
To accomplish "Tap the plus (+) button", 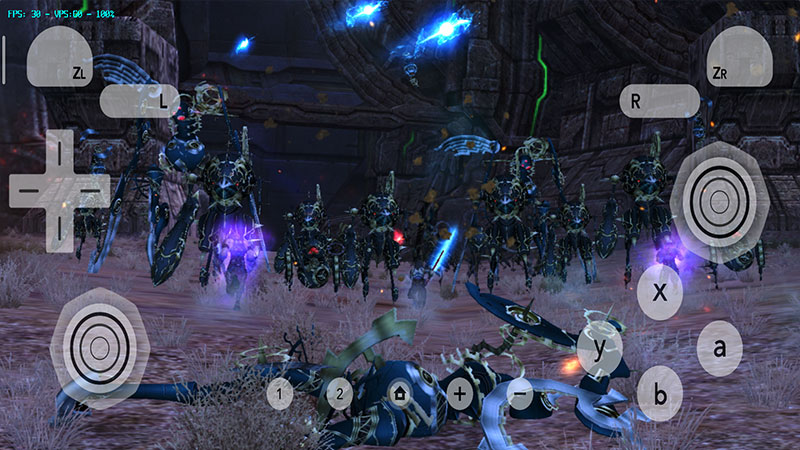I will point(459,392).
